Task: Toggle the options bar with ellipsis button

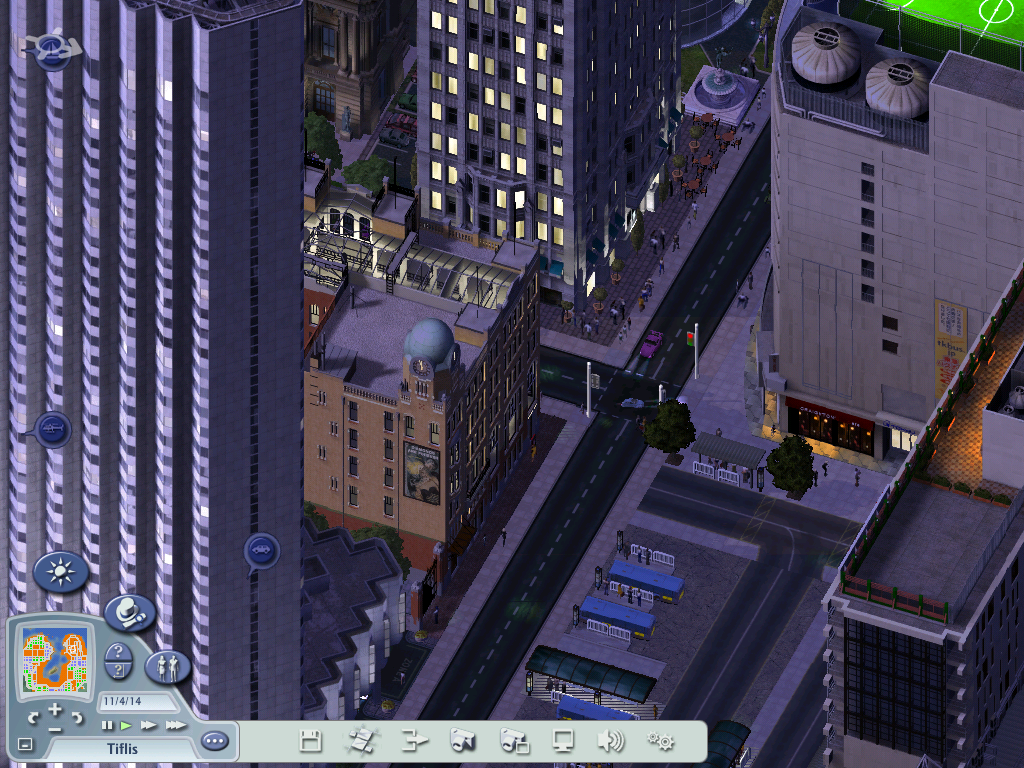Action: point(214,742)
